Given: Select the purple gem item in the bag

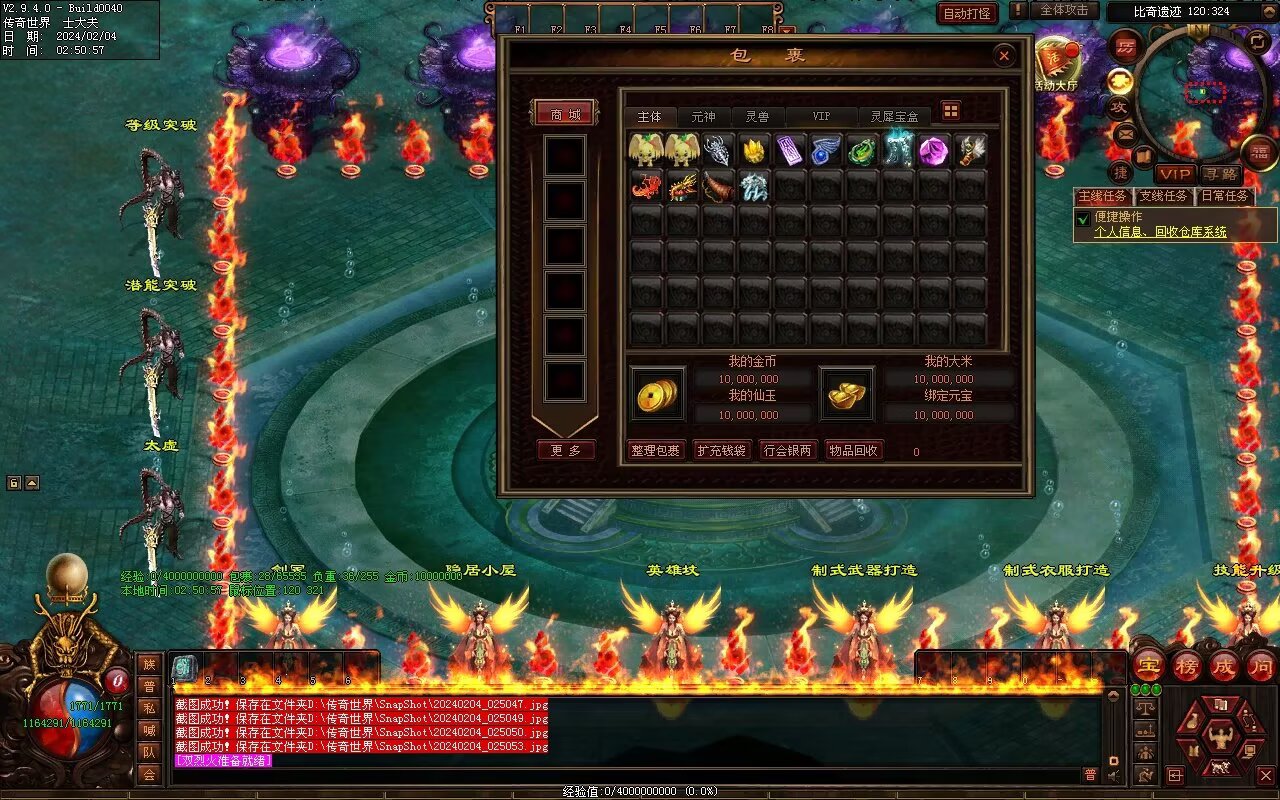Looking at the screenshot, I should tap(933, 150).
